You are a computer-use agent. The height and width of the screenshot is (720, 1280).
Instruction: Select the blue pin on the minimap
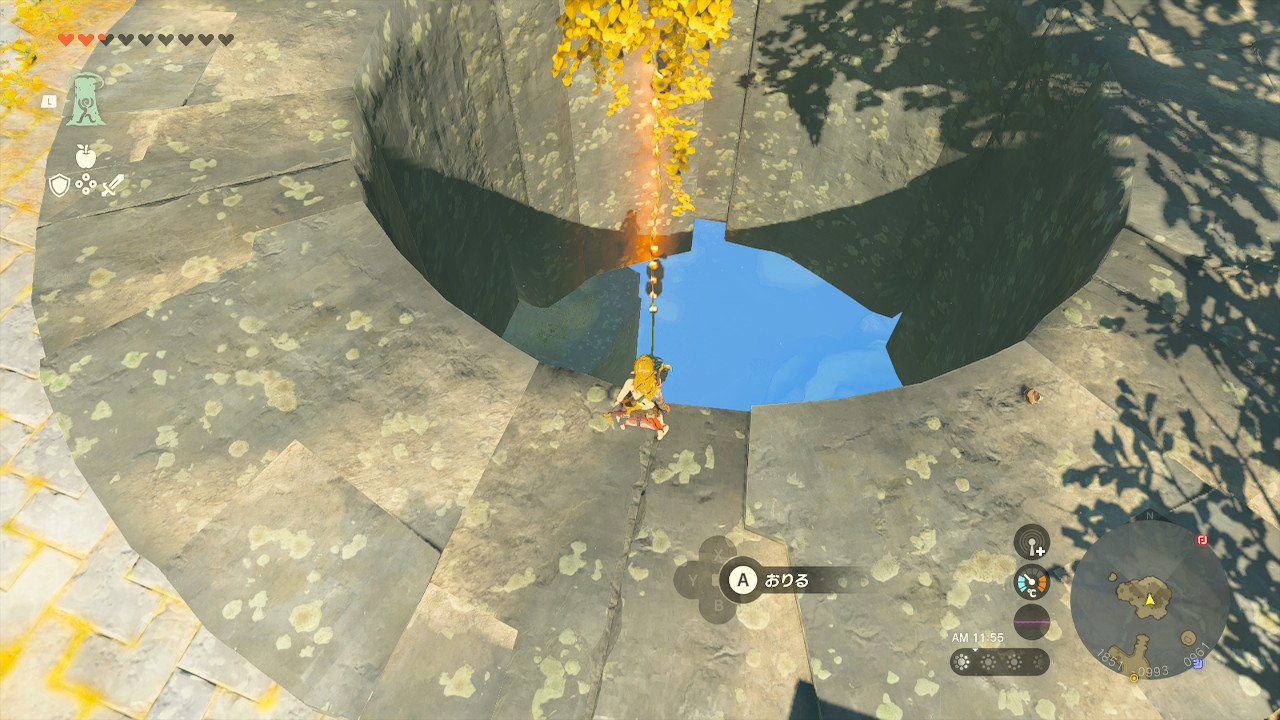tap(1197, 662)
